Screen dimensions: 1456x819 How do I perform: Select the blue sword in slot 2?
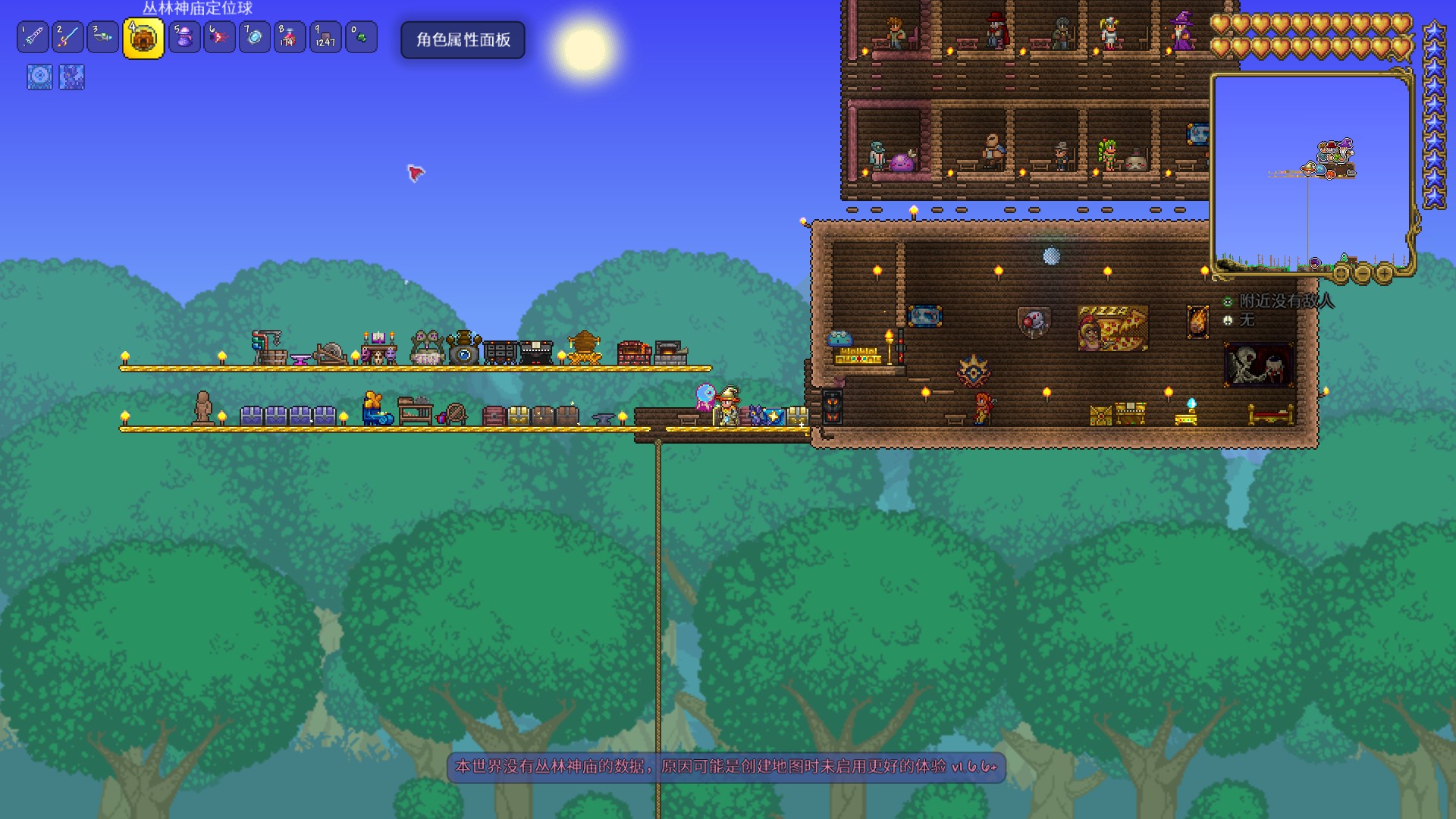[67, 37]
